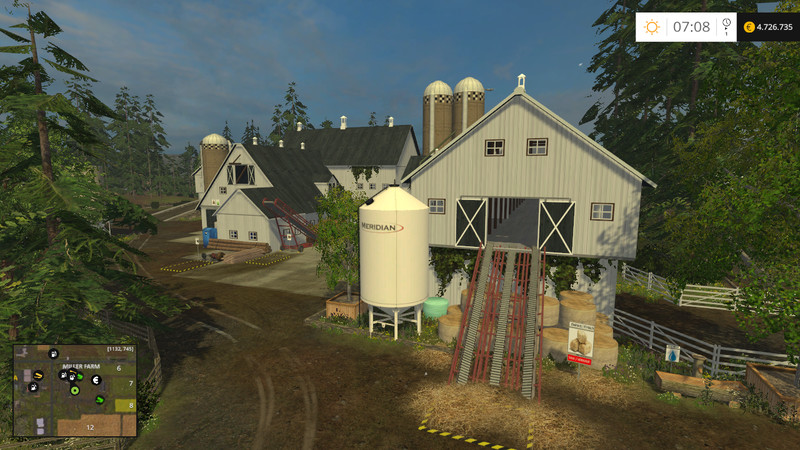Image resolution: width=800 pixels, height=450 pixels.
Task: Pick field 6 on the minimap
Action: coord(118,369)
